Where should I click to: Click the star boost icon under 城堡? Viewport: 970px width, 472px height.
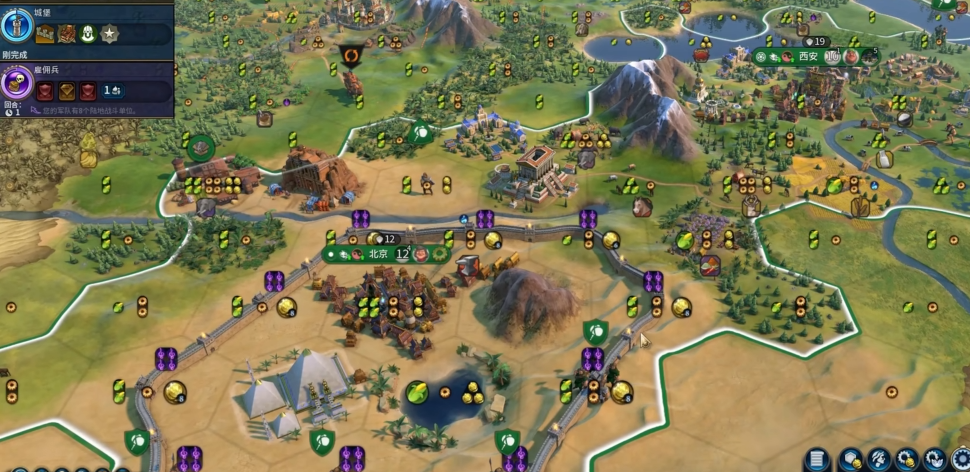(108, 34)
